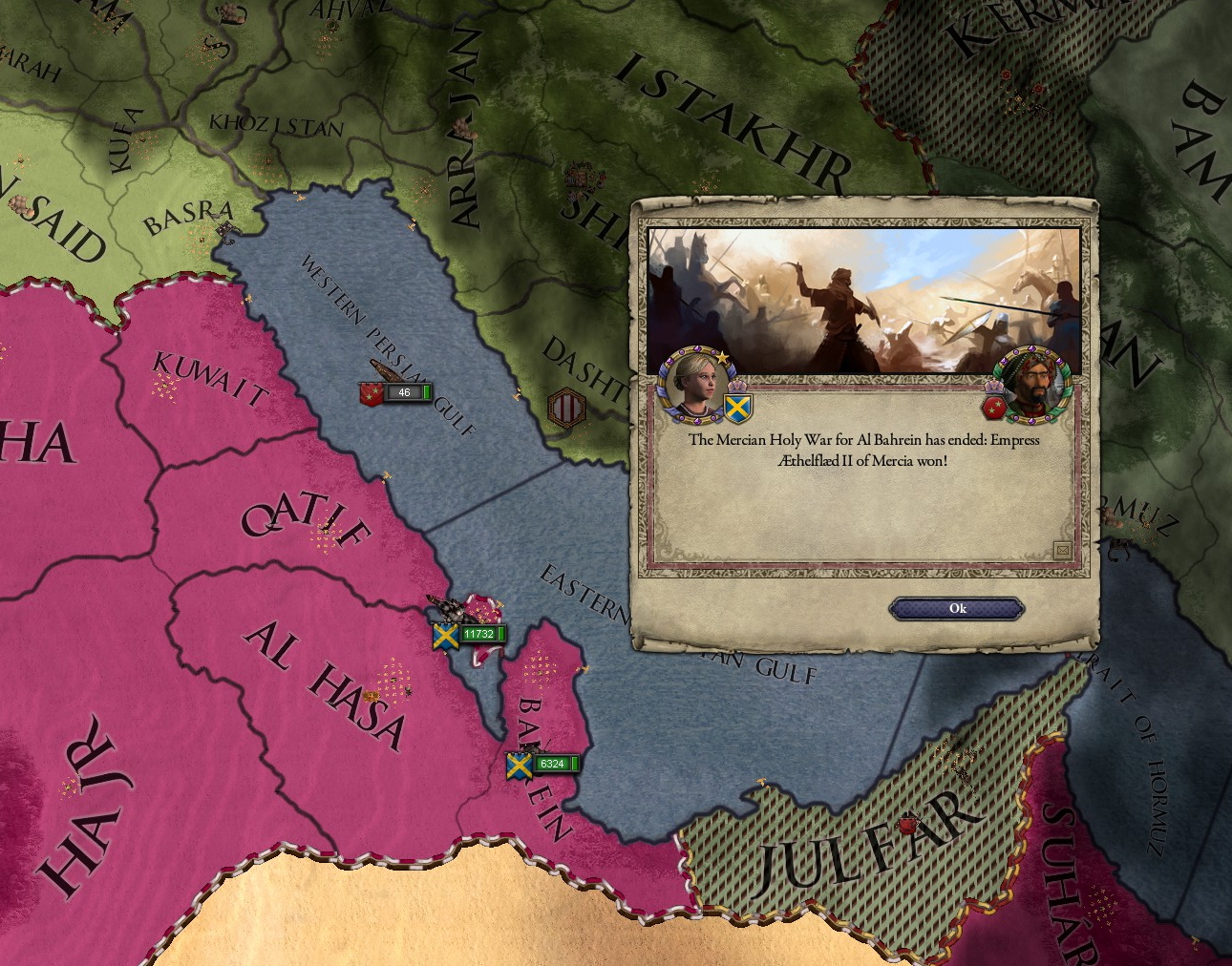Screen dimensions: 1232x966
Task: Click the morale bar beside the 6324 counter
Action: coord(573,764)
